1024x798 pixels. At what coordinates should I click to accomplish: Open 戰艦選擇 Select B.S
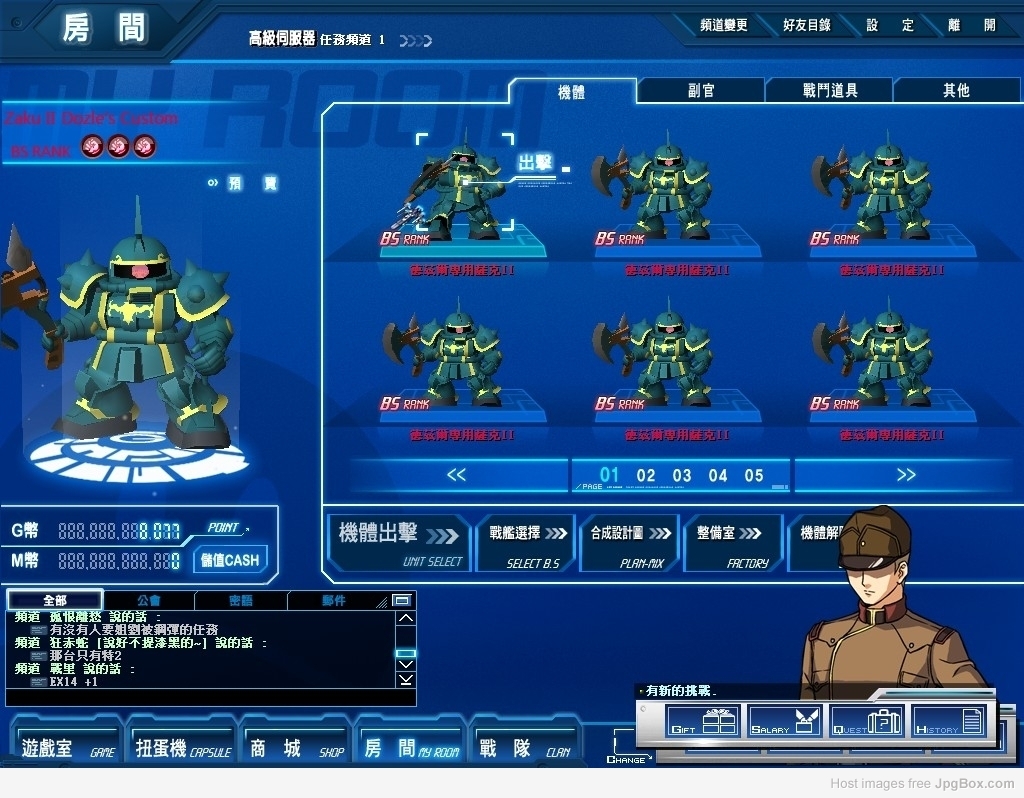click(525, 543)
